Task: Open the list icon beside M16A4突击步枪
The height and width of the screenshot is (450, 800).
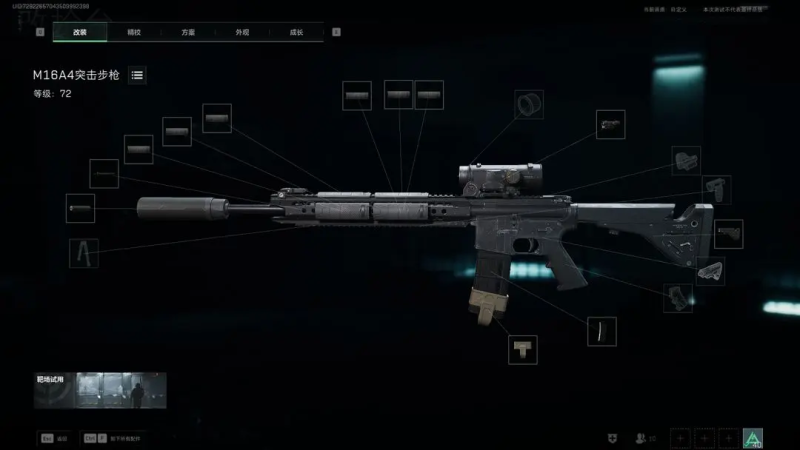Action: (x=137, y=75)
